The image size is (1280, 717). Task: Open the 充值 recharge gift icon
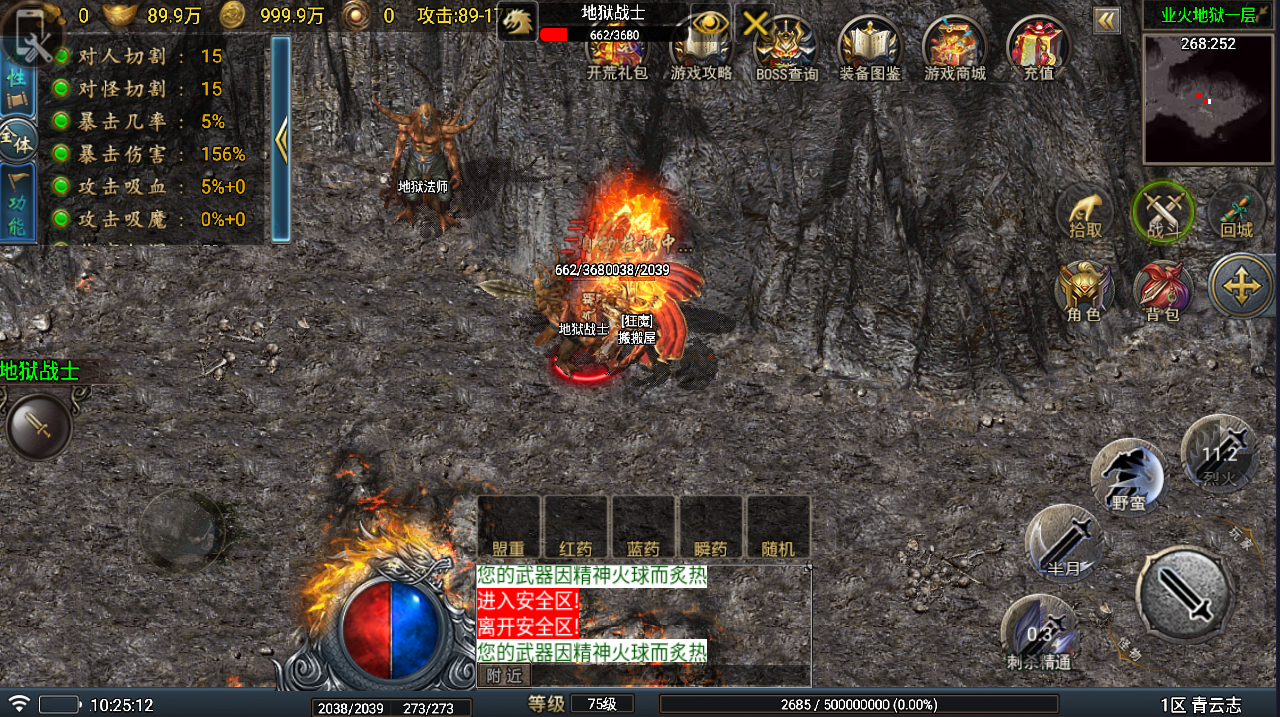[x=1038, y=48]
